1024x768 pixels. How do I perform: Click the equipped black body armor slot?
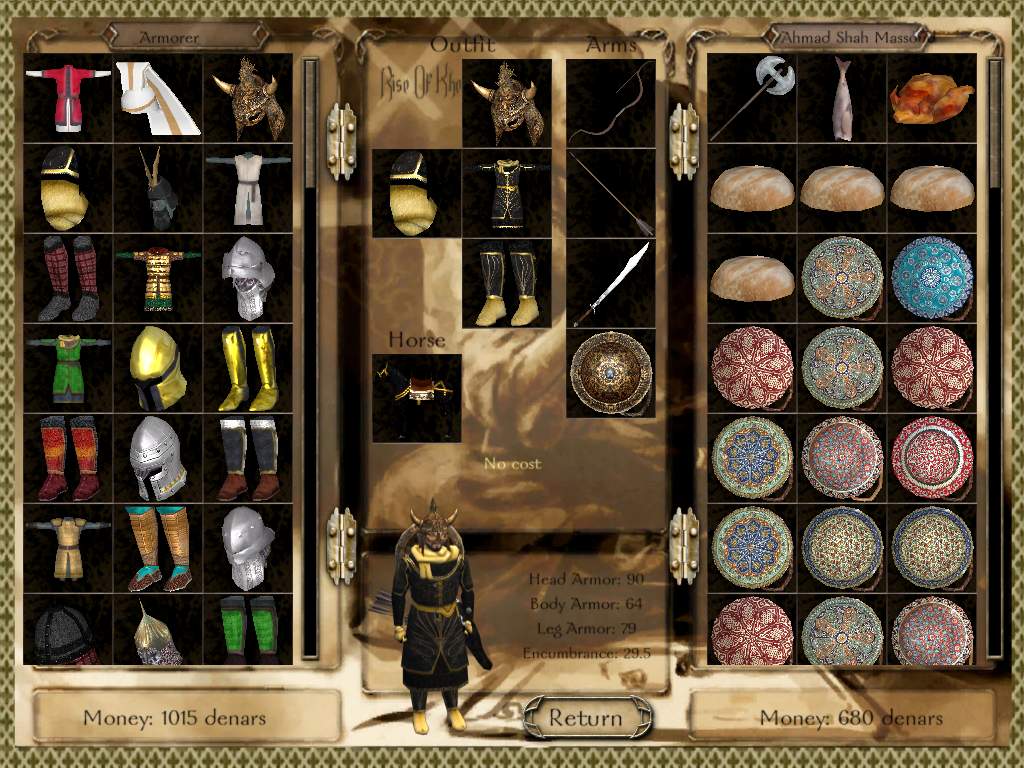coord(507,194)
